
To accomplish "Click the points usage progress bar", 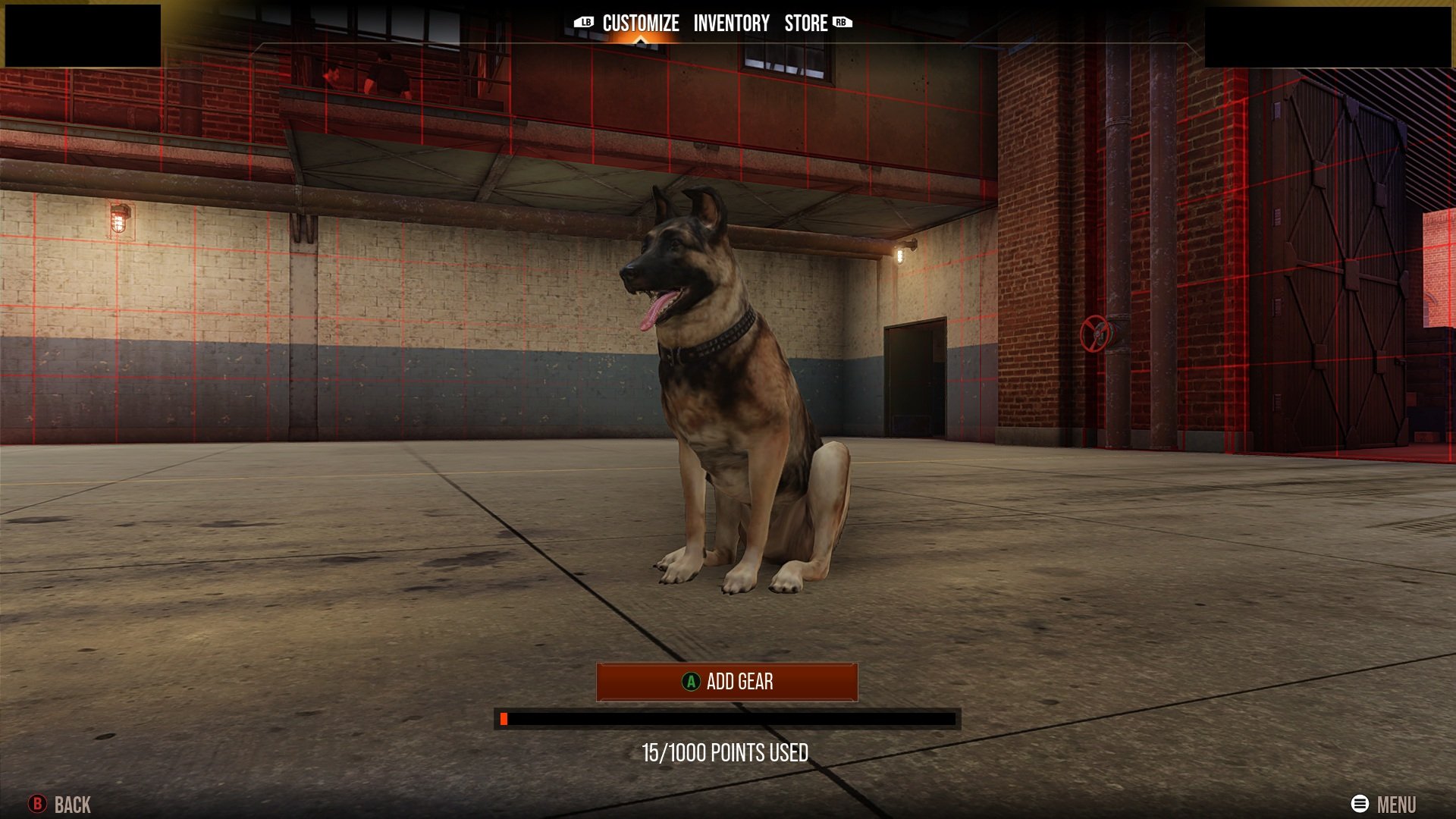I will coord(728,720).
